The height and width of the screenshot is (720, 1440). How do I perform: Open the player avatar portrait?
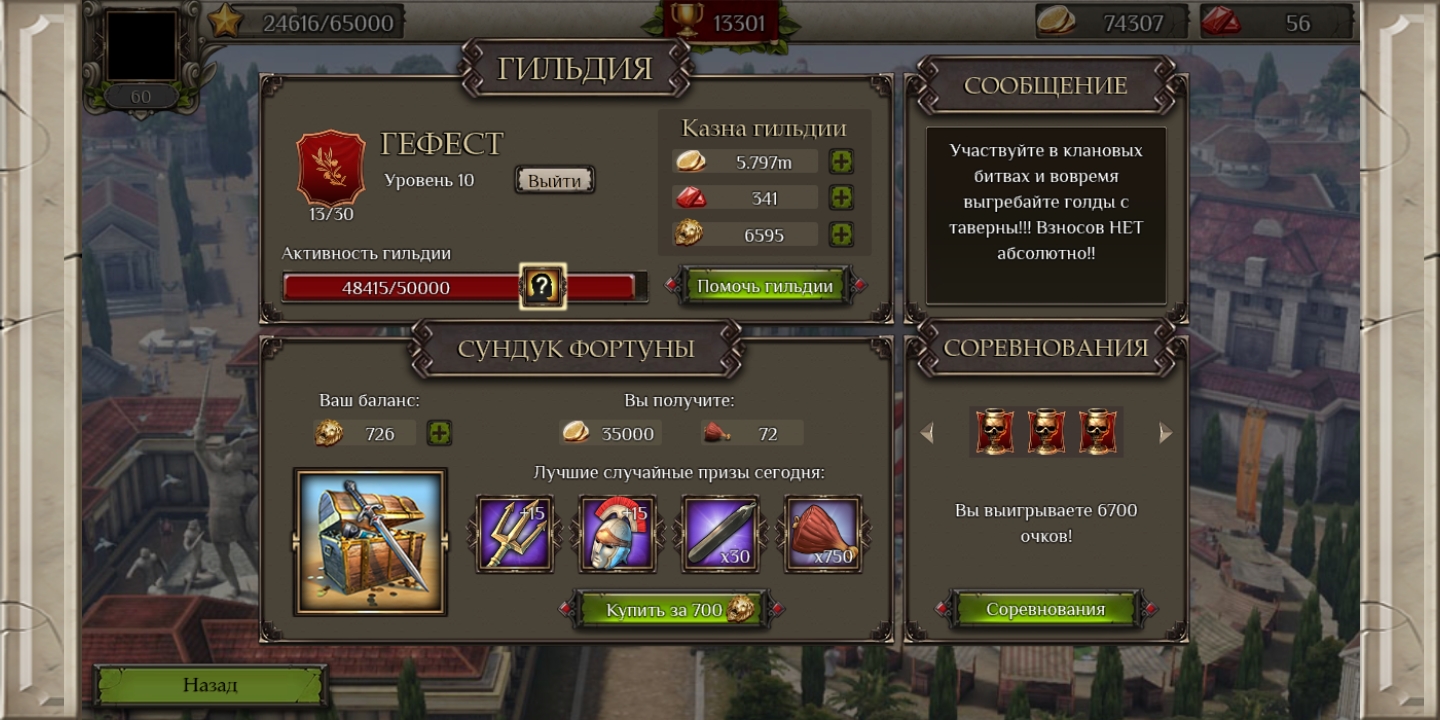click(x=142, y=46)
